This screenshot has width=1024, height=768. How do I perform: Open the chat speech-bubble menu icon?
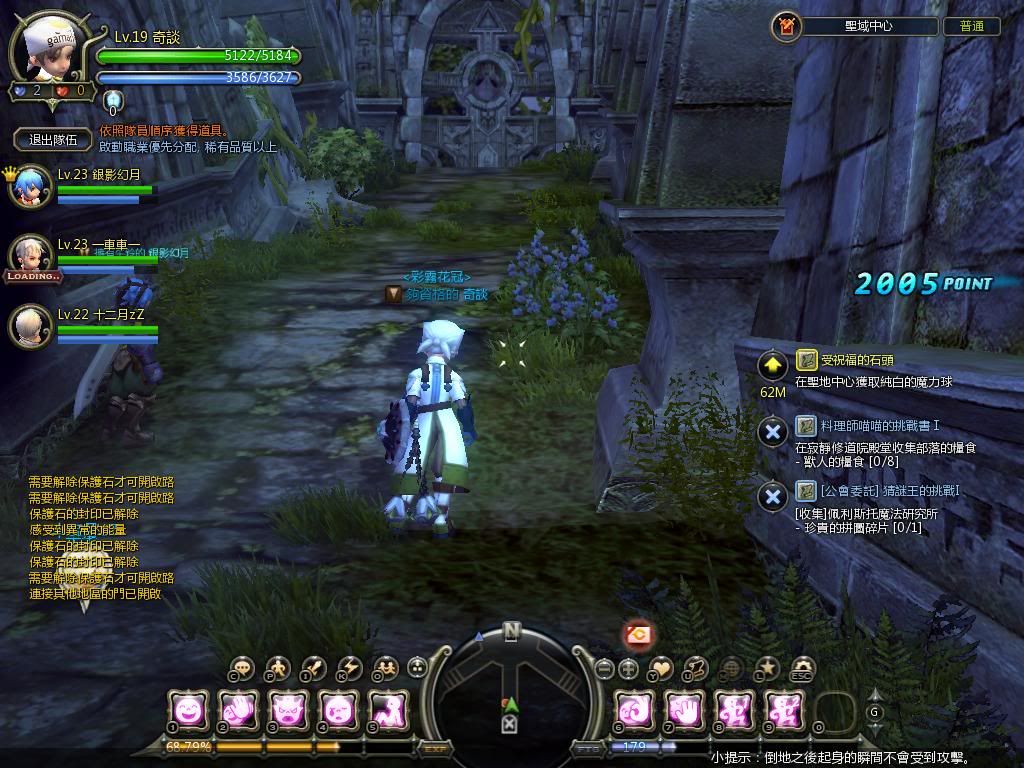(x=242, y=668)
